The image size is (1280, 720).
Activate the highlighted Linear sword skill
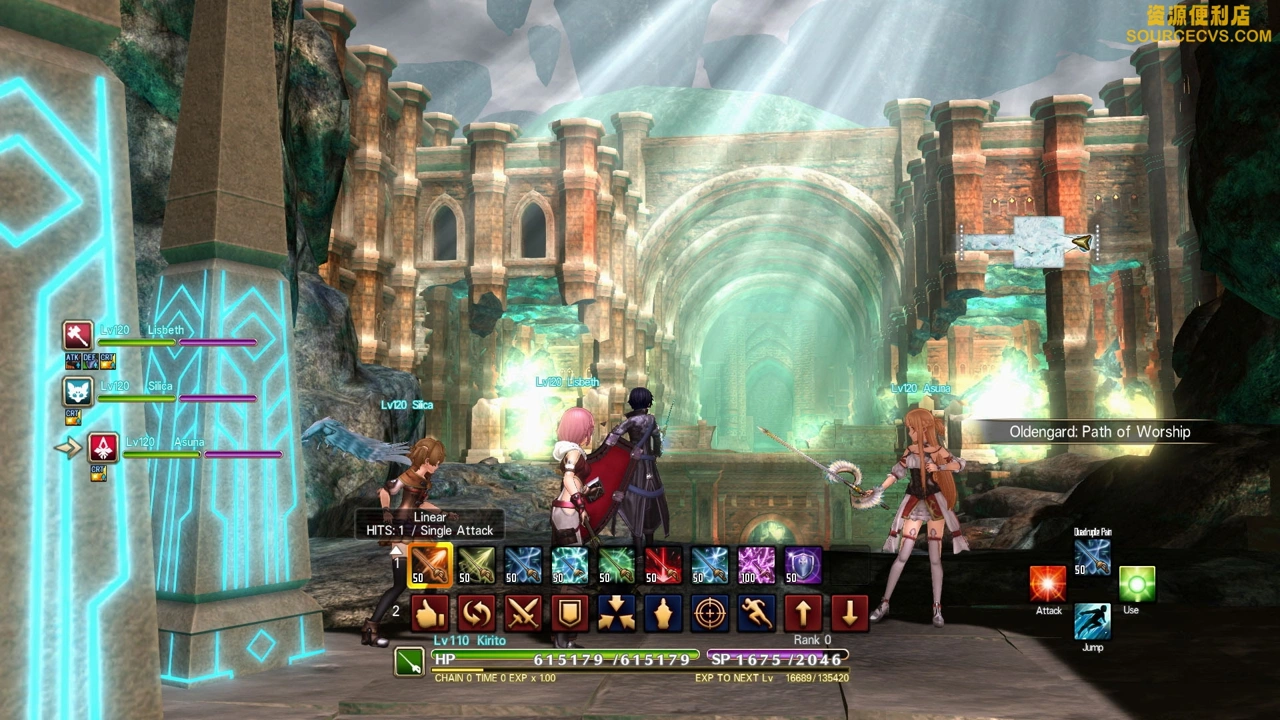[x=430, y=566]
